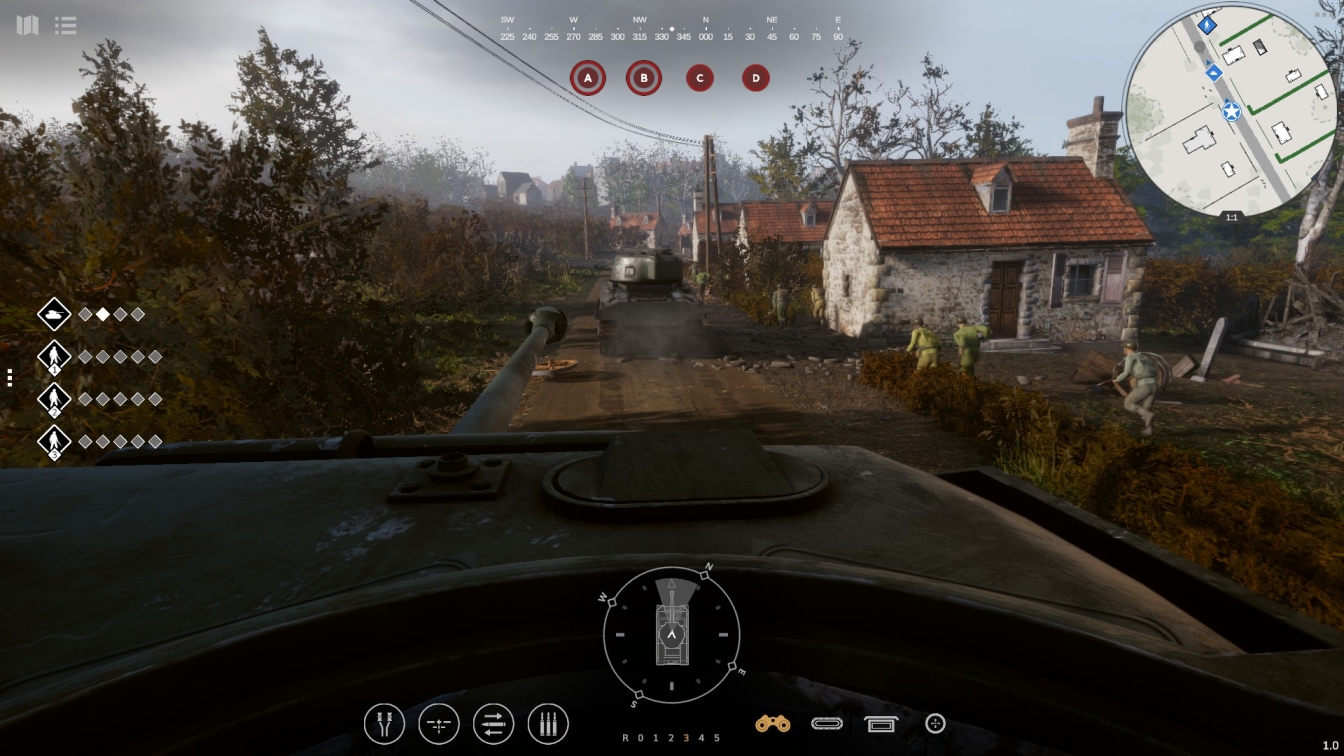
Task: Click the small circular reticle icon
Action: (935, 723)
